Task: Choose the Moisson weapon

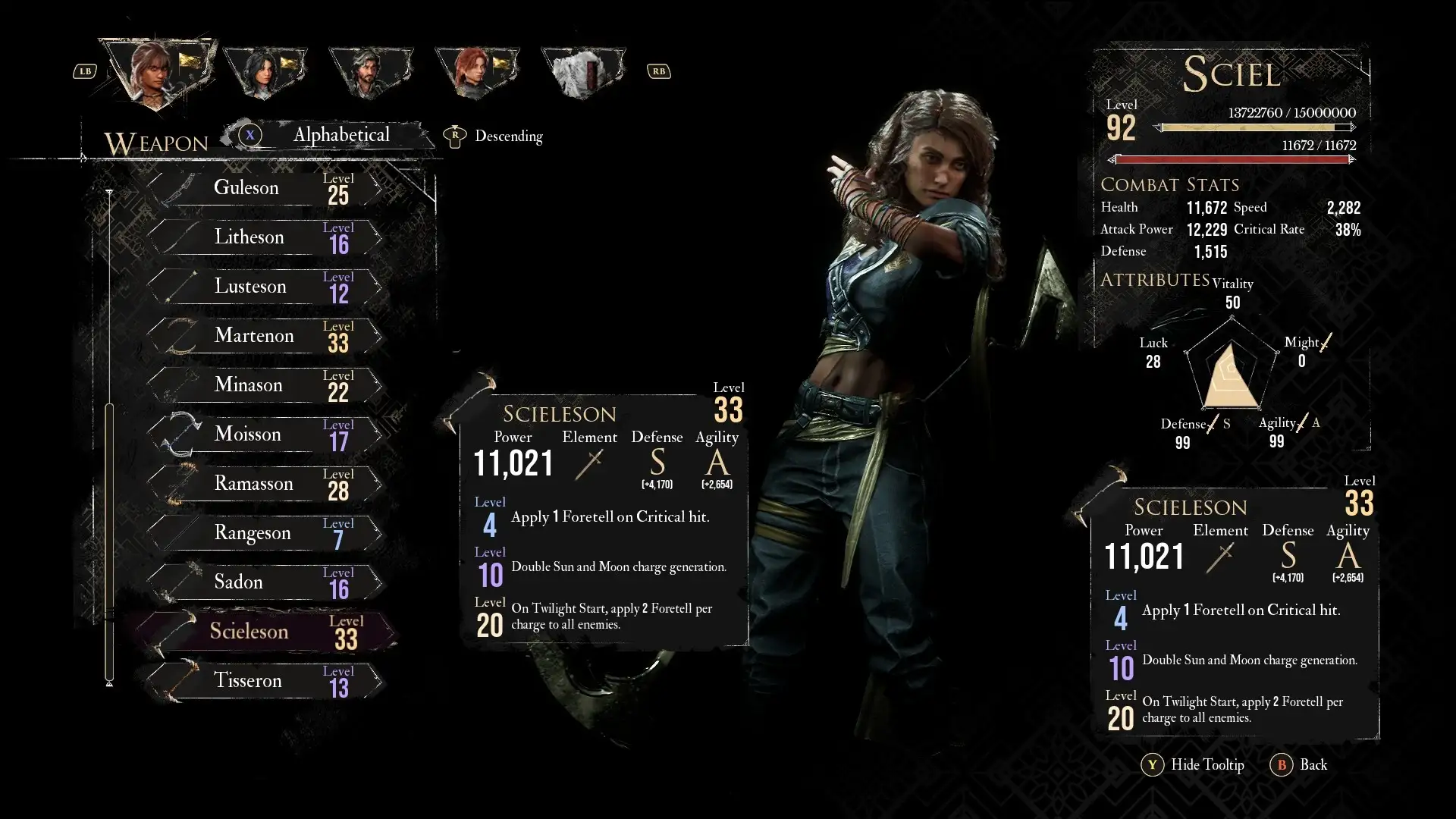Action: click(265, 435)
